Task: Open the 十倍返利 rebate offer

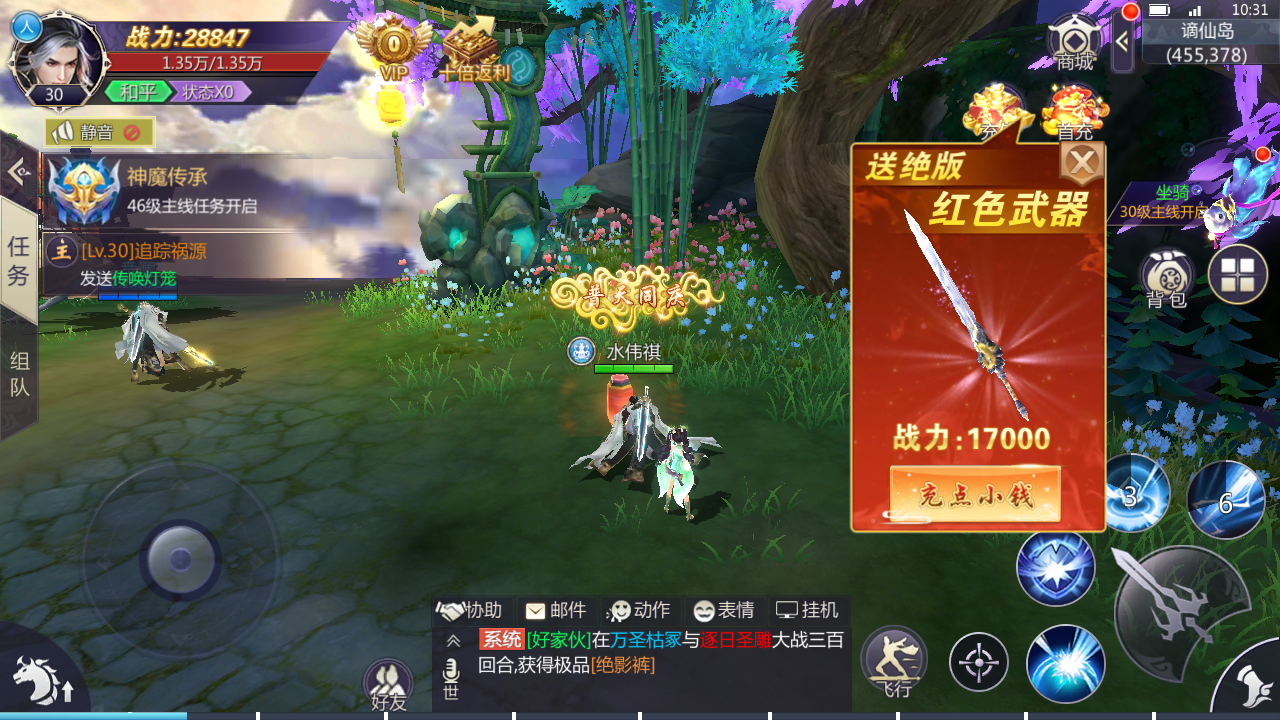Action: click(x=473, y=50)
